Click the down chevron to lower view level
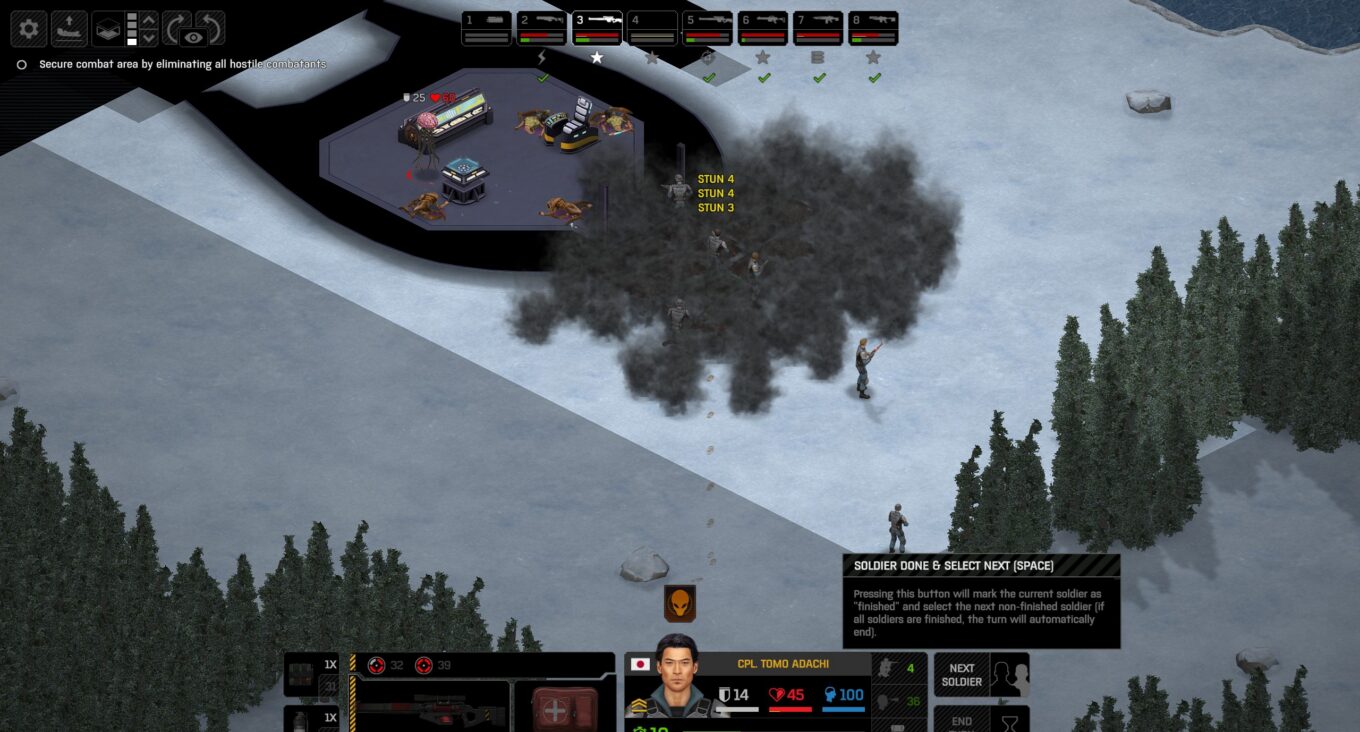1360x732 pixels. coord(148,39)
